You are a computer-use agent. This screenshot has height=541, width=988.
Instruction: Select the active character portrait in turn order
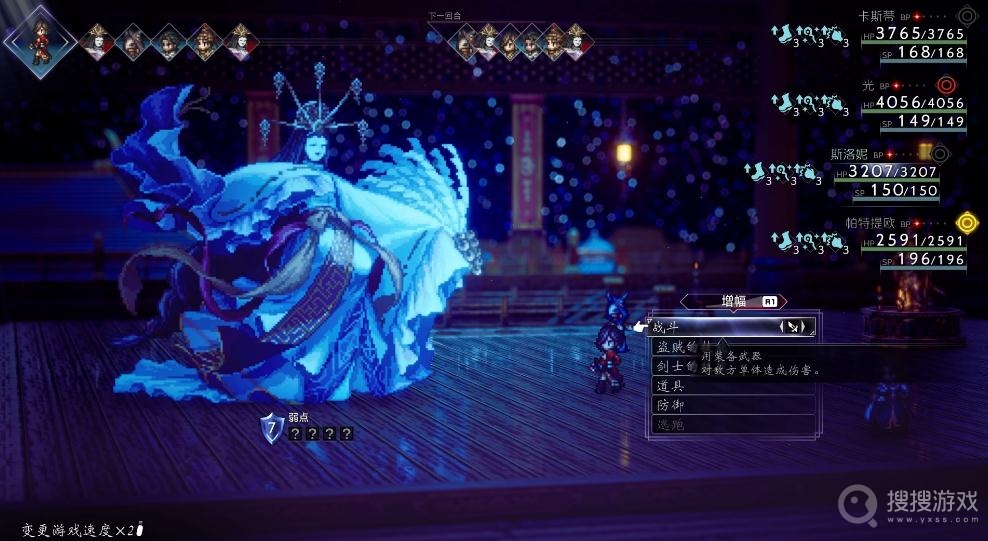40,38
